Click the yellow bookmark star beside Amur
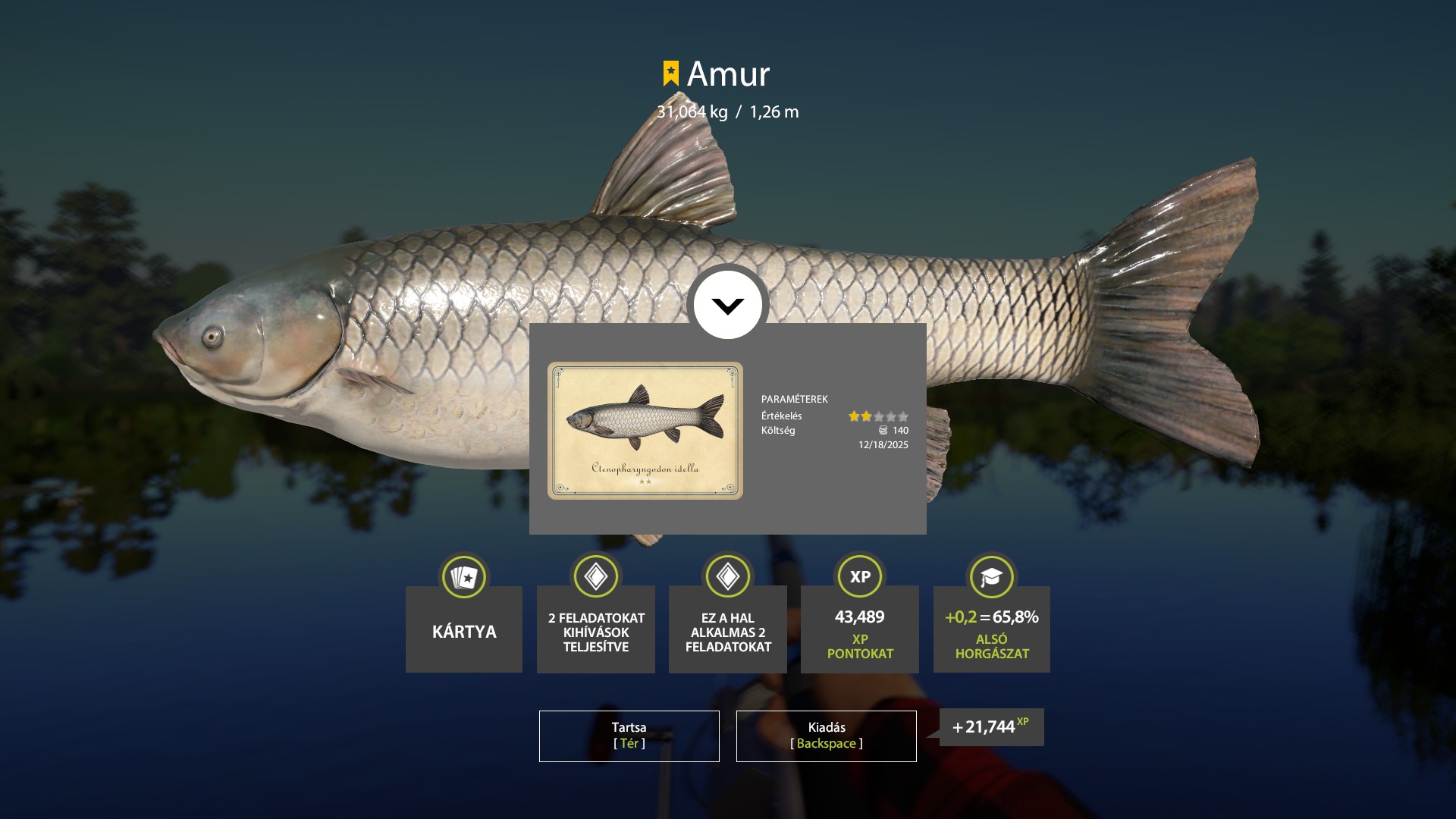The image size is (1456, 819). click(x=670, y=74)
